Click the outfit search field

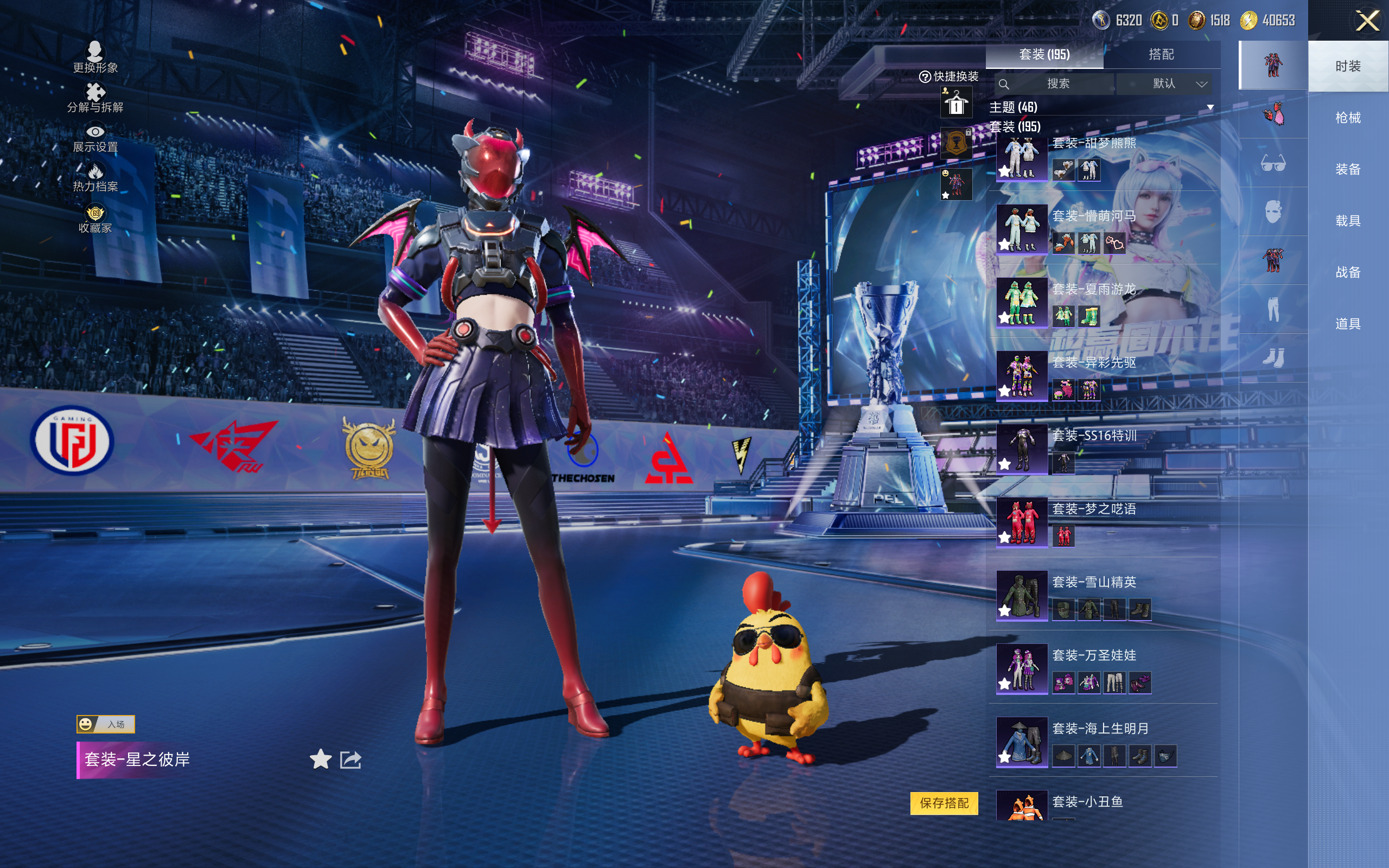pos(1057,84)
